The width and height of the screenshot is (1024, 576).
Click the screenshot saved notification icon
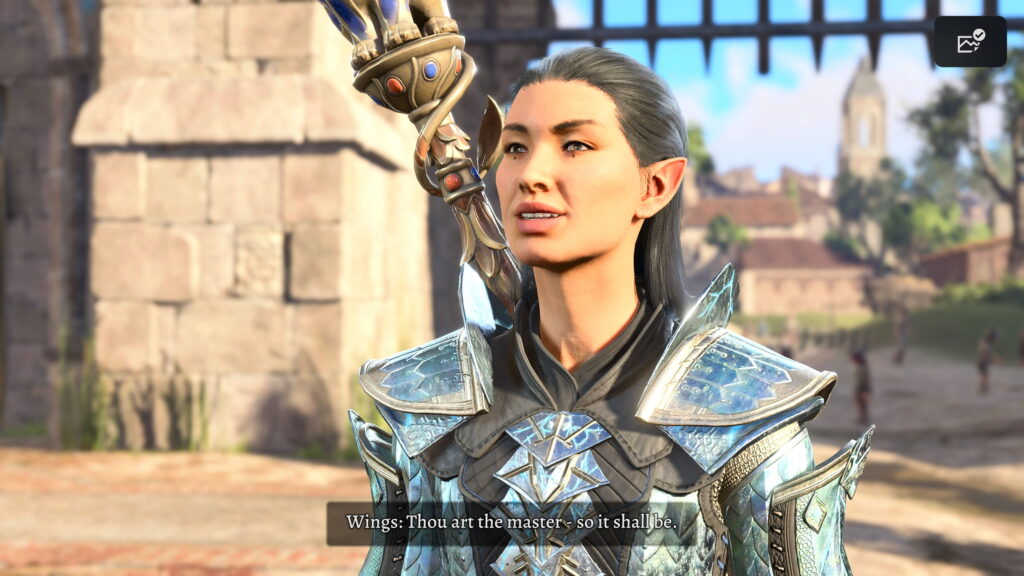(x=970, y=42)
